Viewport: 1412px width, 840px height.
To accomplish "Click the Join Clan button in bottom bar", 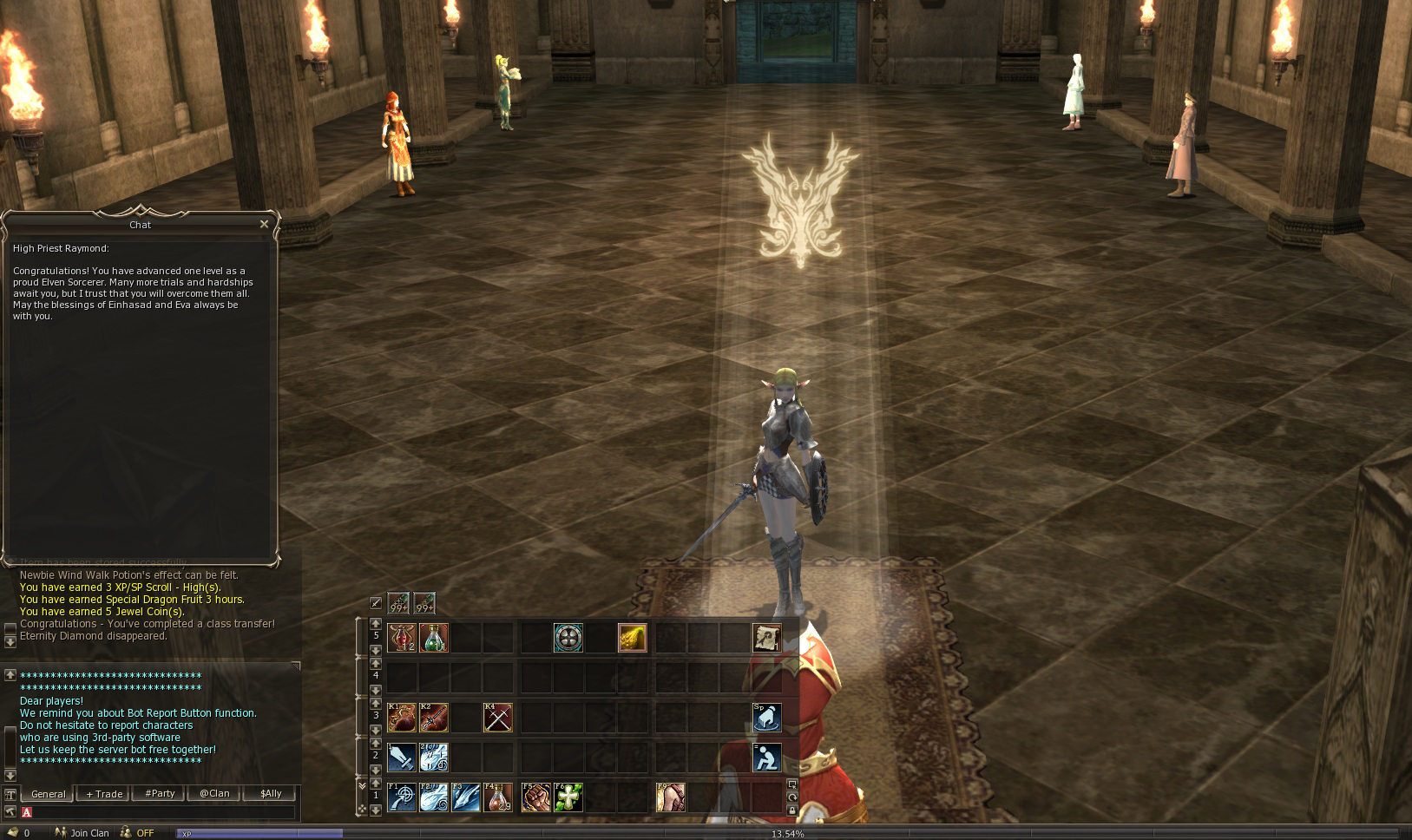I will point(89,832).
